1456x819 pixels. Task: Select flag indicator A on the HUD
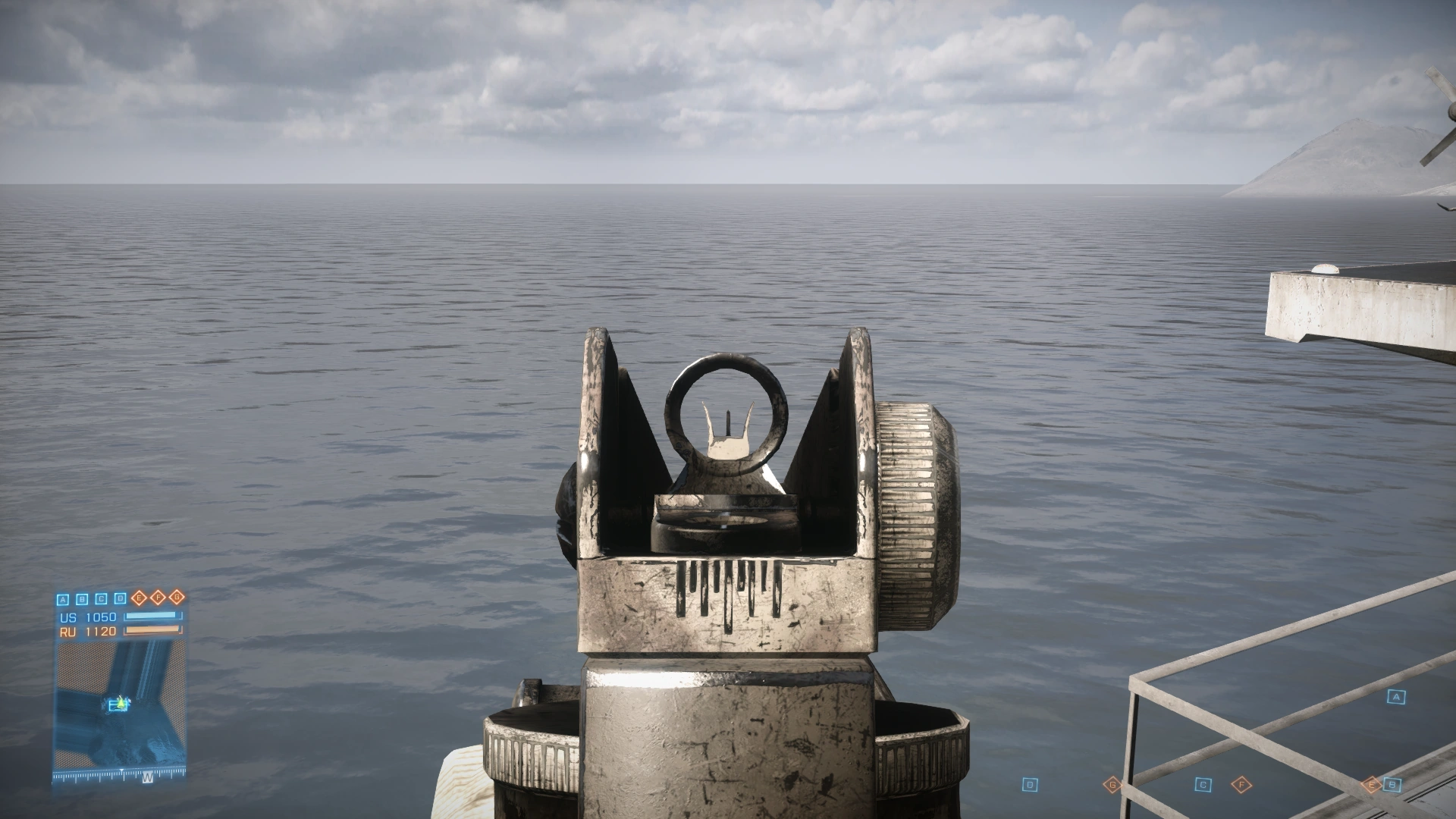(x=62, y=599)
